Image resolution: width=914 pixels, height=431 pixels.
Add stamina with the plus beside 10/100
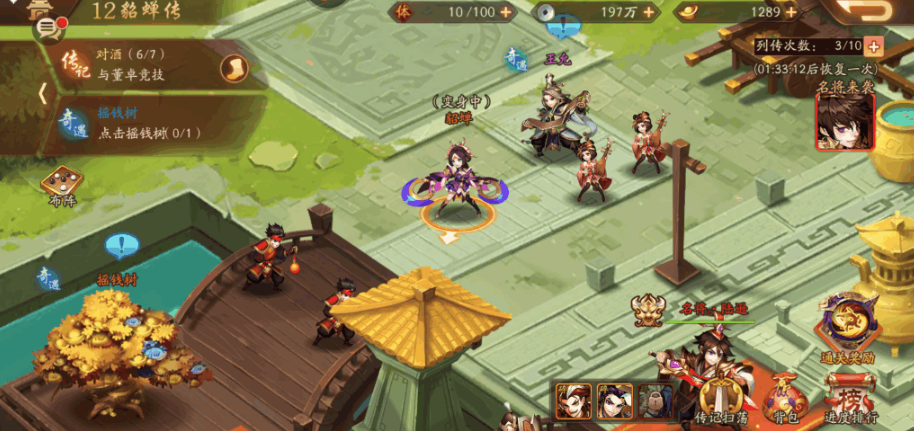(506, 12)
